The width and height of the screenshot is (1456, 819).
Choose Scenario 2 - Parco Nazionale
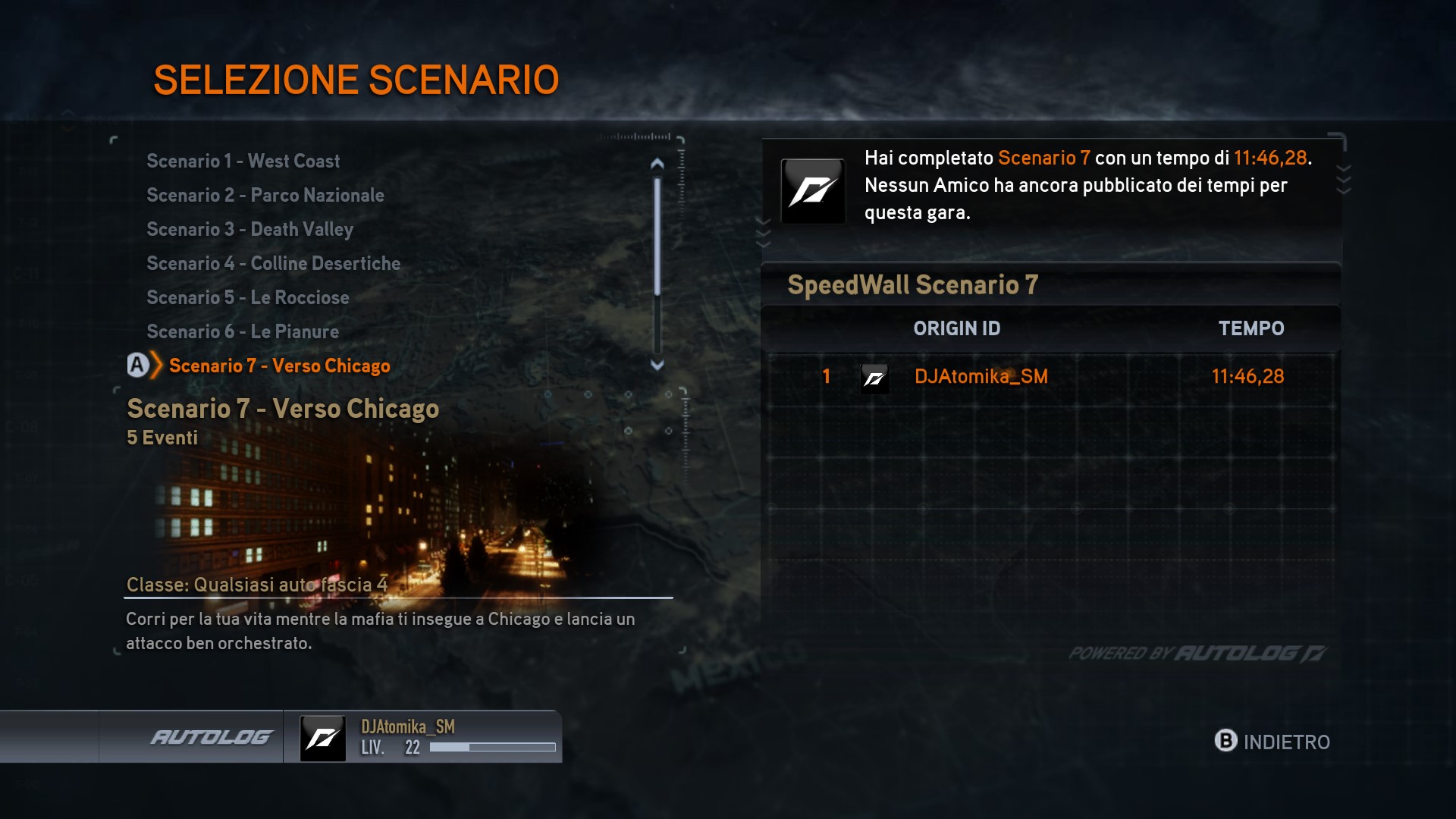tap(265, 195)
